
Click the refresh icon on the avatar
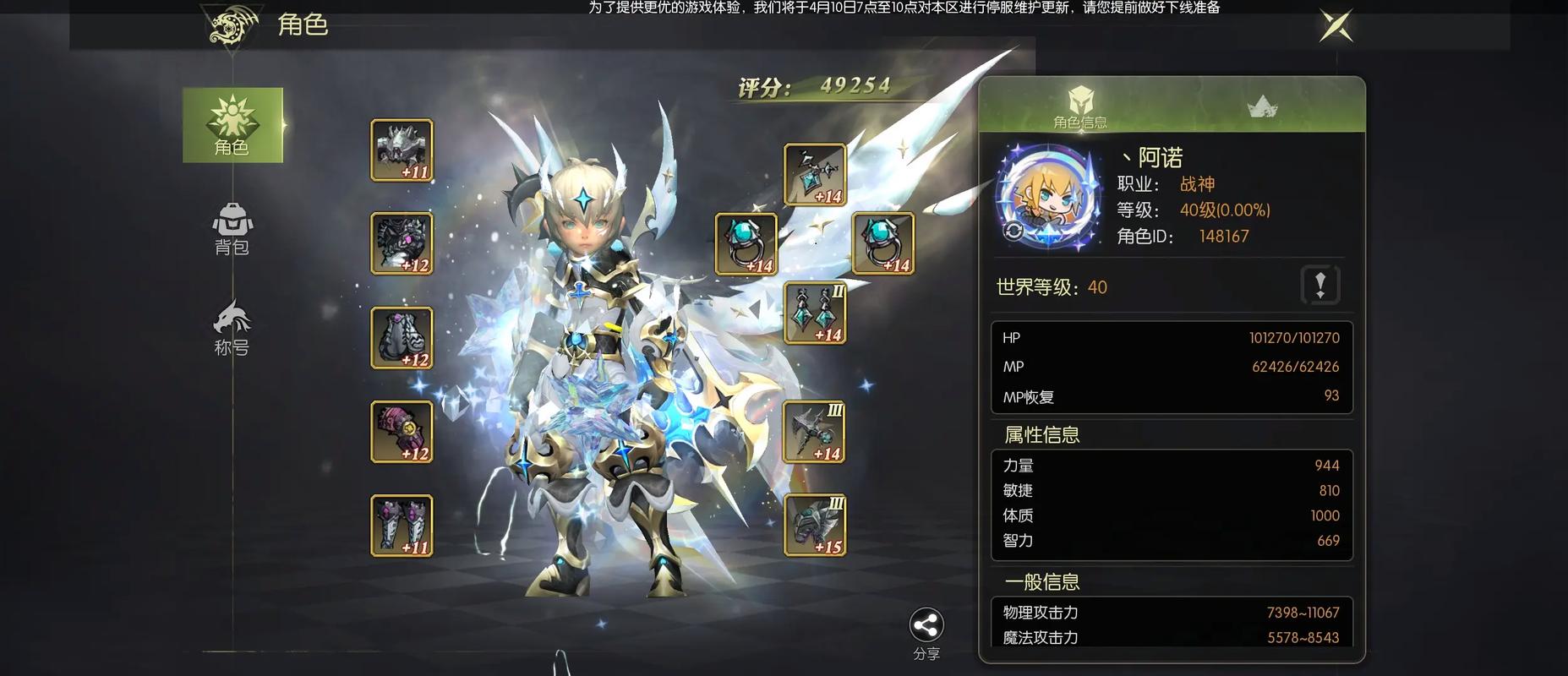pos(1013,232)
